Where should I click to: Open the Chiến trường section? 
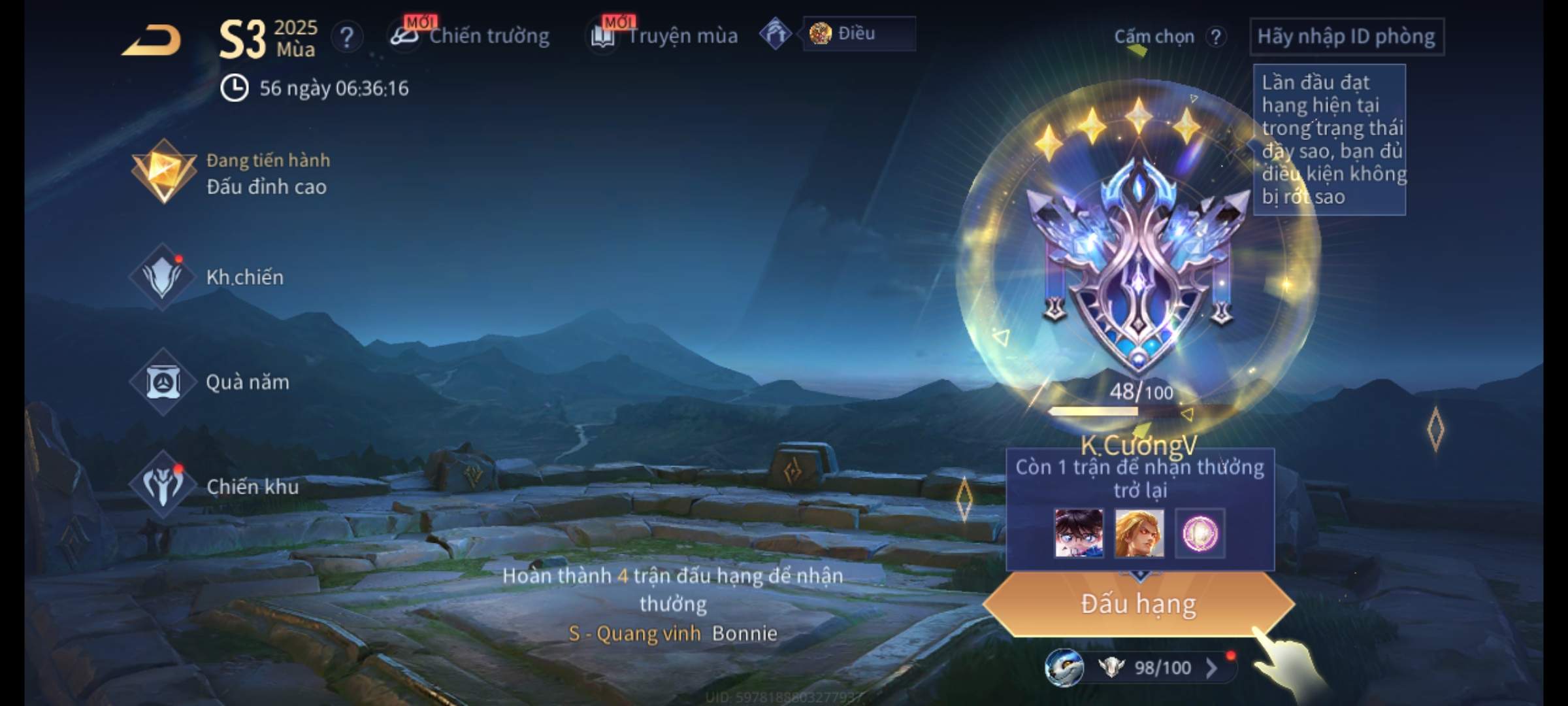(470, 36)
